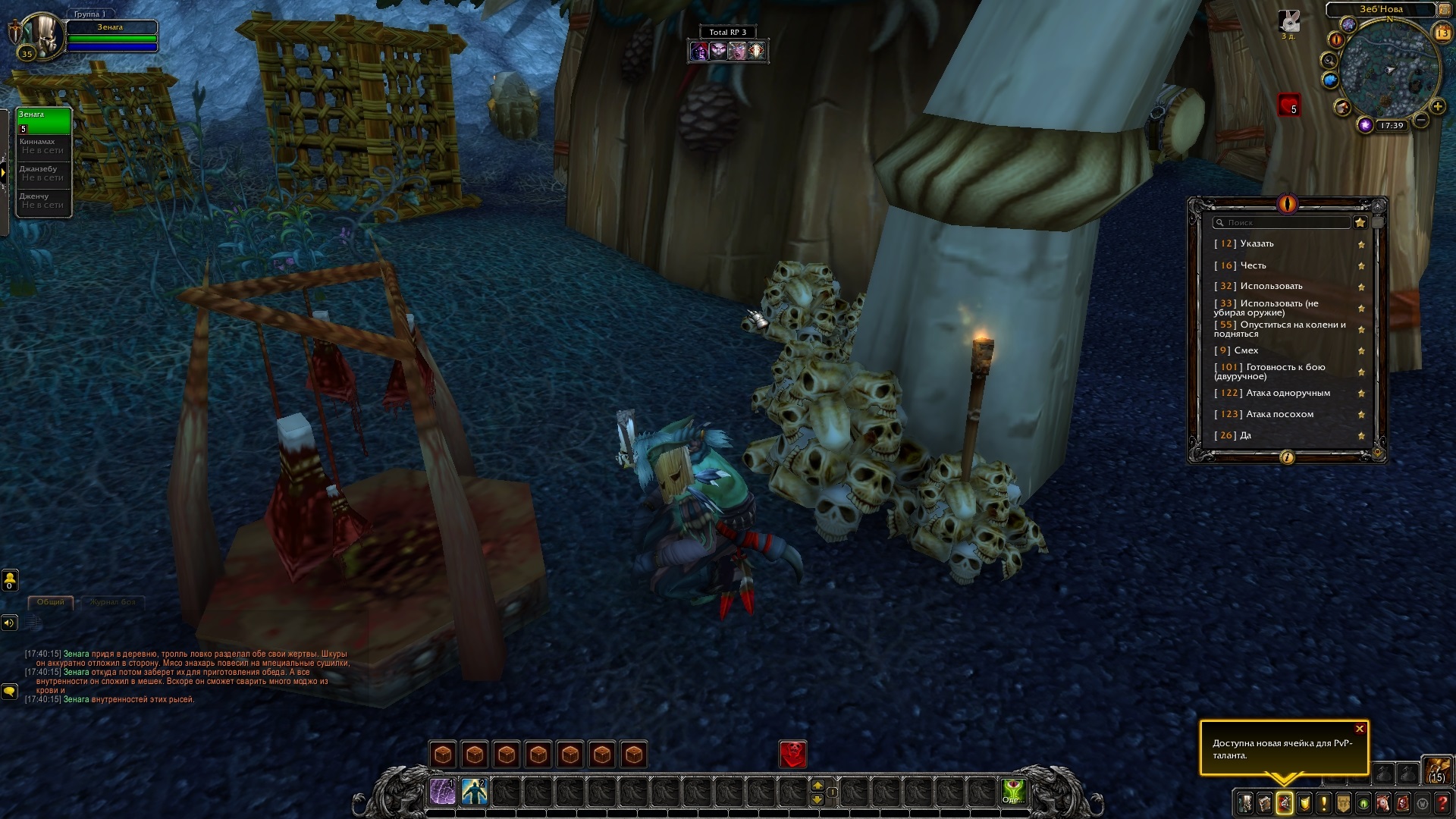Choose the "Честь" emote in the list
Image resolution: width=1456 pixels, height=819 pixels.
[x=1253, y=265]
